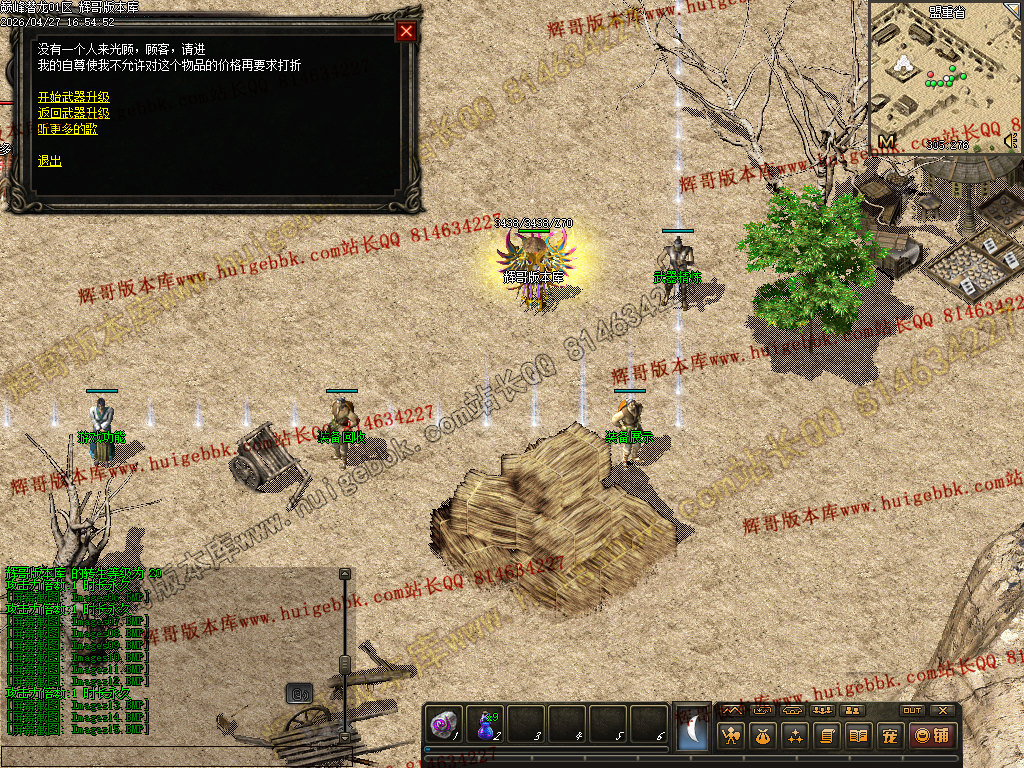Image resolution: width=1024 pixels, height=768 pixels.
Task: Select 返回武器升级 dialogue option
Action: pos(74,113)
